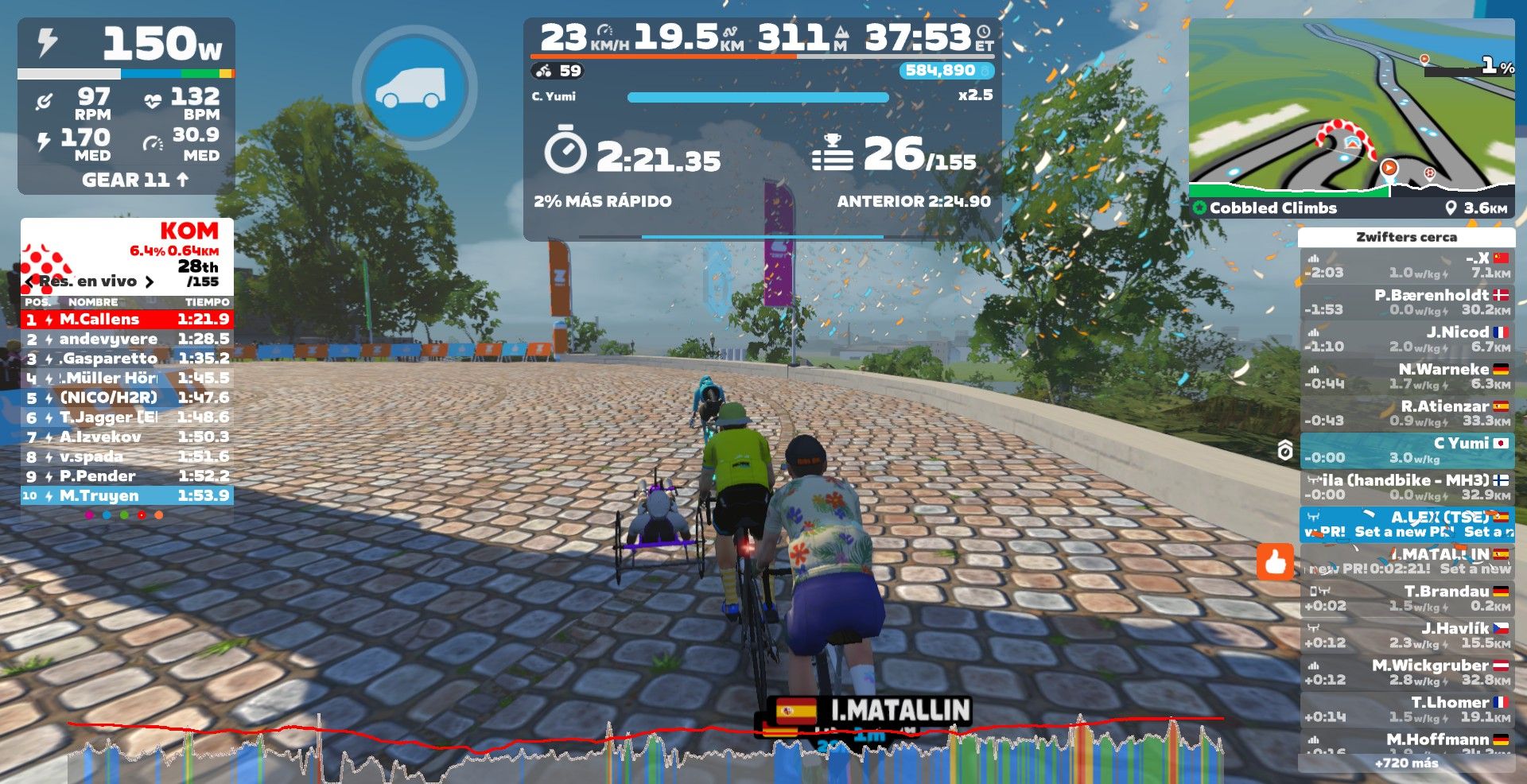1527x784 pixels.
Task: Pick M.Wickgruber from the nearby riders list
Action: 1406,672
